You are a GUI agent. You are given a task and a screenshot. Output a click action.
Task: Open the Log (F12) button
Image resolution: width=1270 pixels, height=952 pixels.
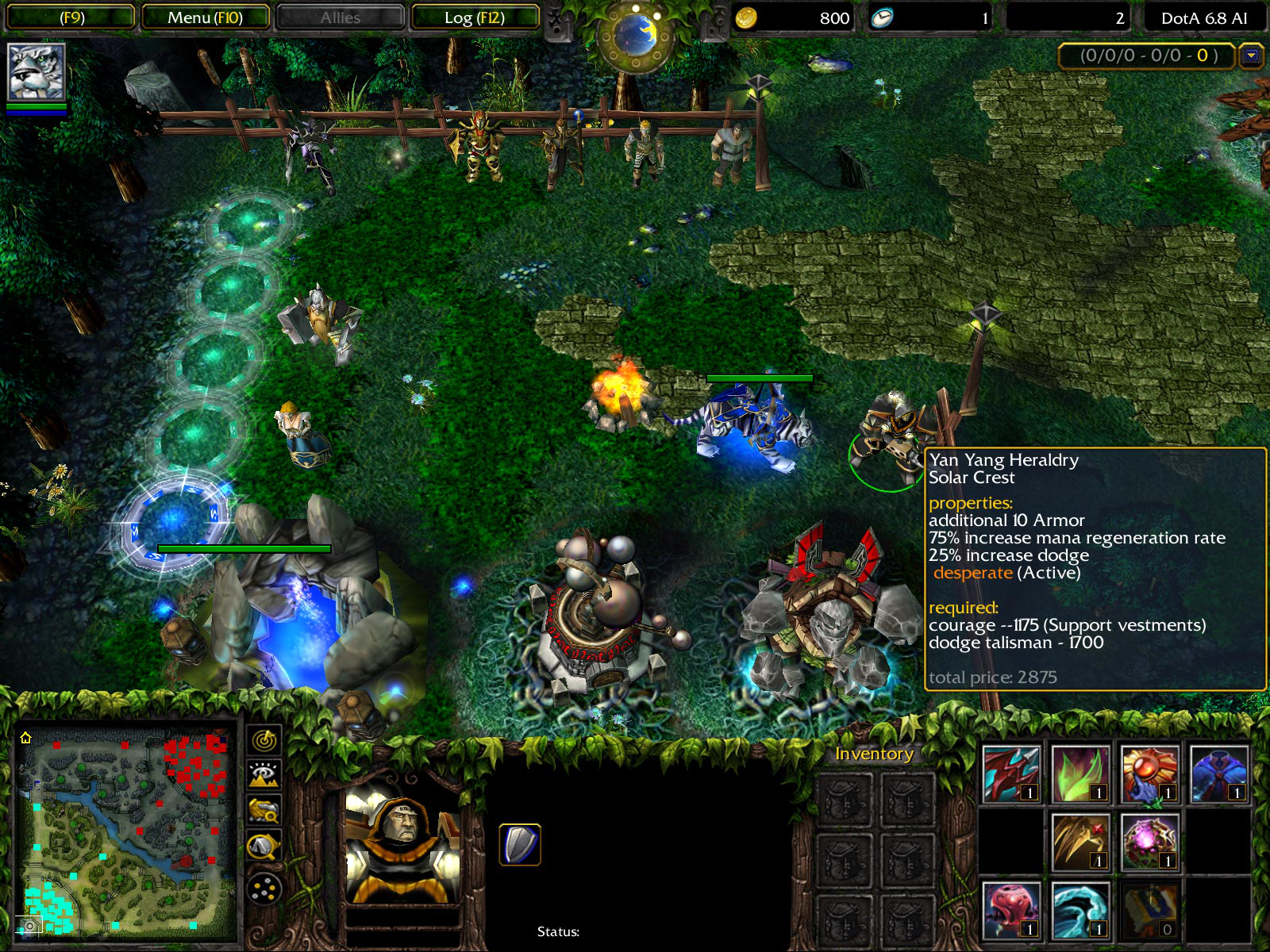tap(475, 17)
